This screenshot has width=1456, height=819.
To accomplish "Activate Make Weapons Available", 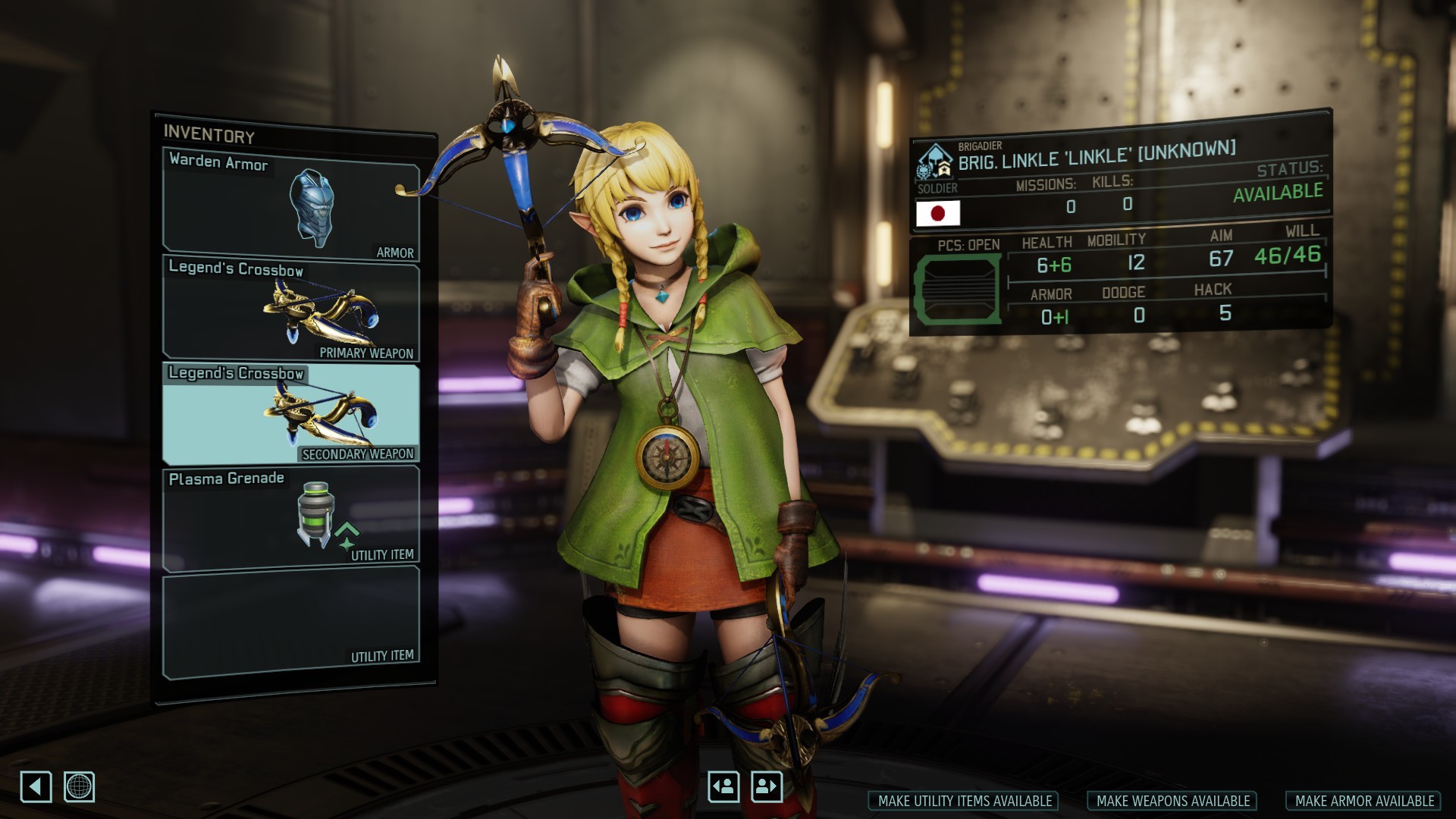I will [x=1172, y=801].
